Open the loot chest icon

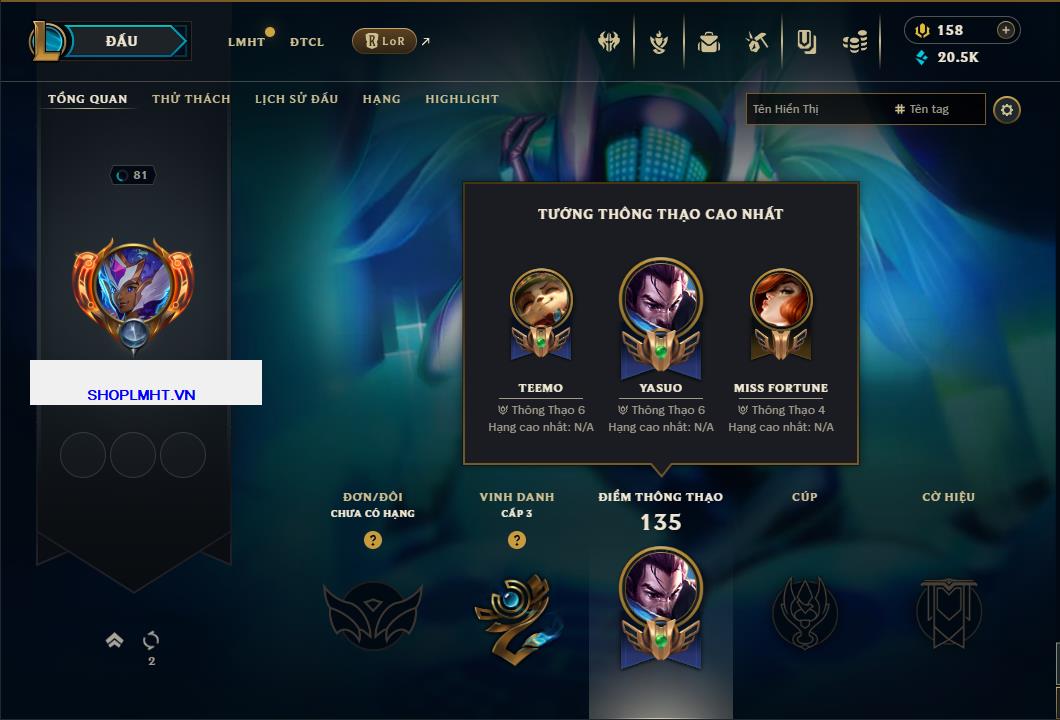(x=708, y=42)
